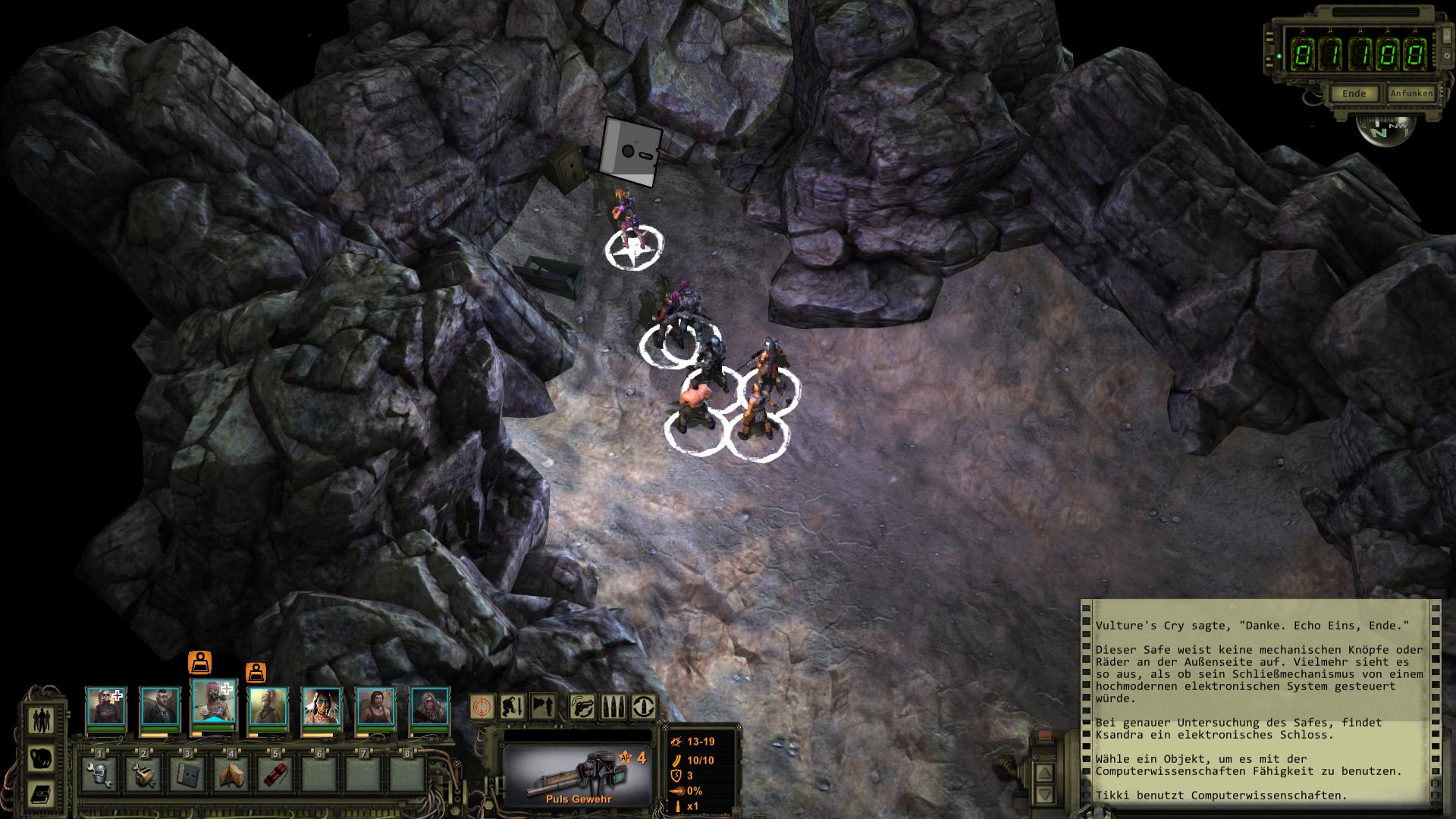Open the backpack inventory button
1456x819 pixels.
click(x=40, y=757)
